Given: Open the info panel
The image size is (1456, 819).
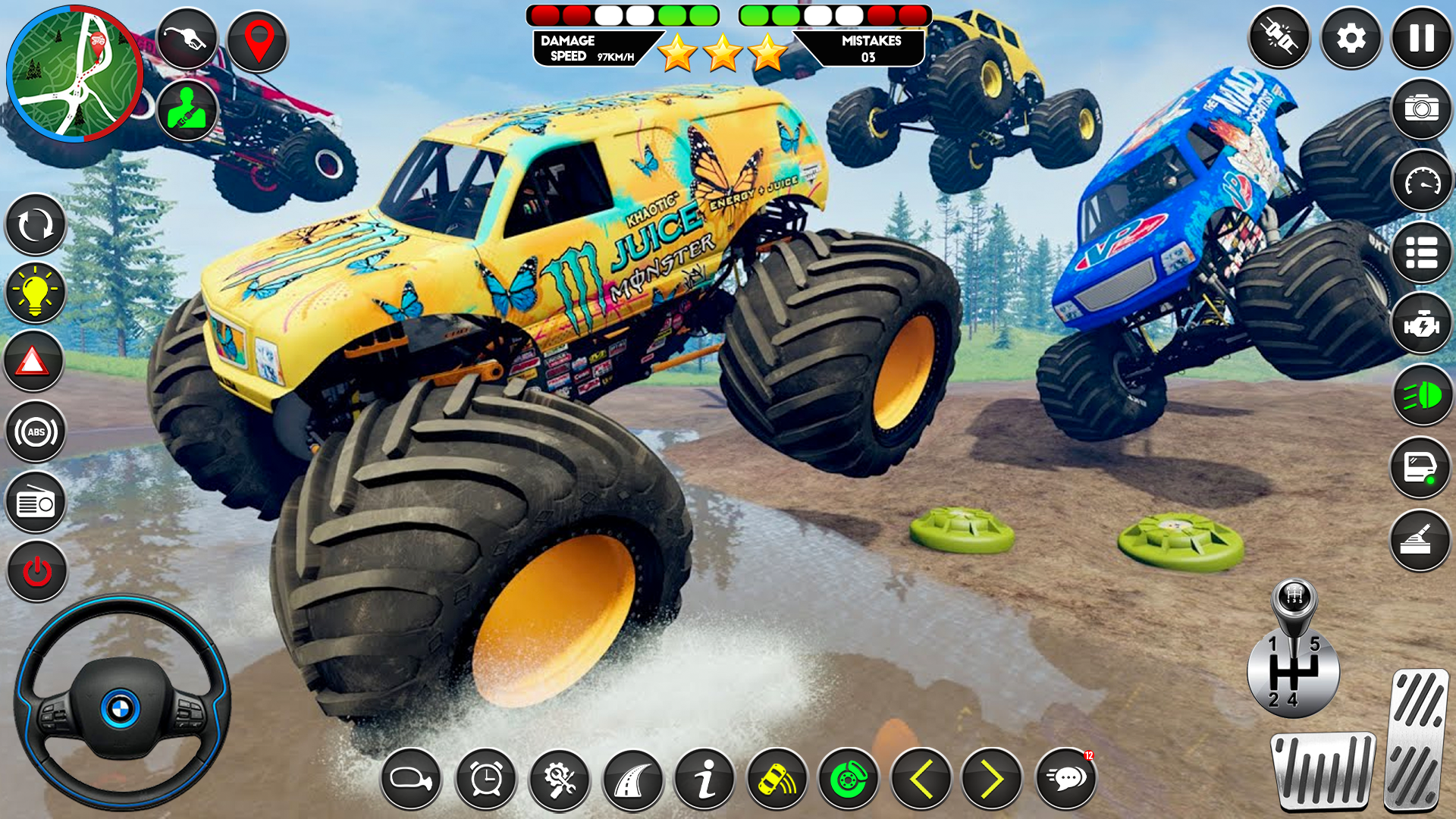Looking at the screenshot, I should point(708,780).
